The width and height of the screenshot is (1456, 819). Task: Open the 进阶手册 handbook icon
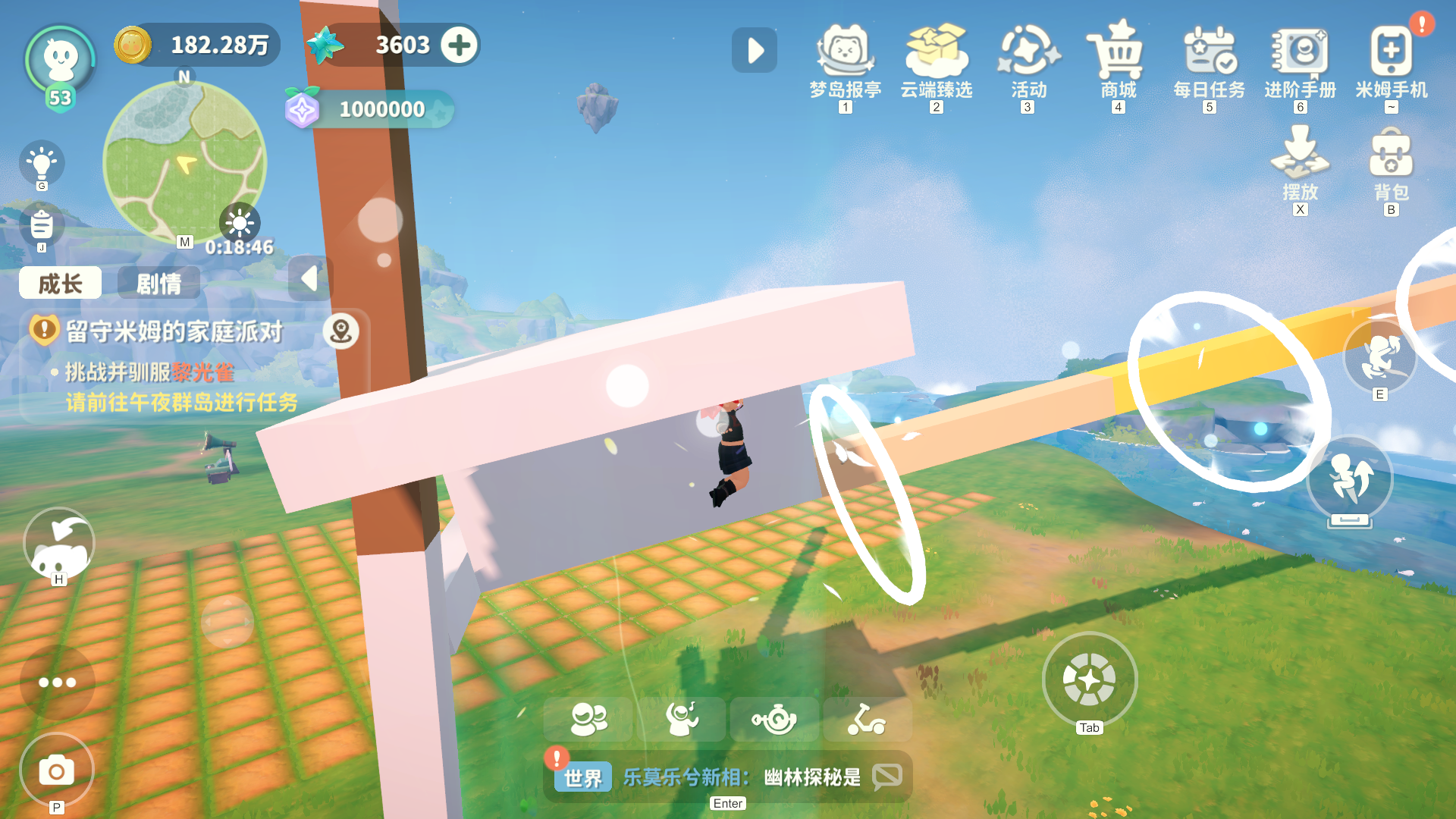(x=1299, y=53)
